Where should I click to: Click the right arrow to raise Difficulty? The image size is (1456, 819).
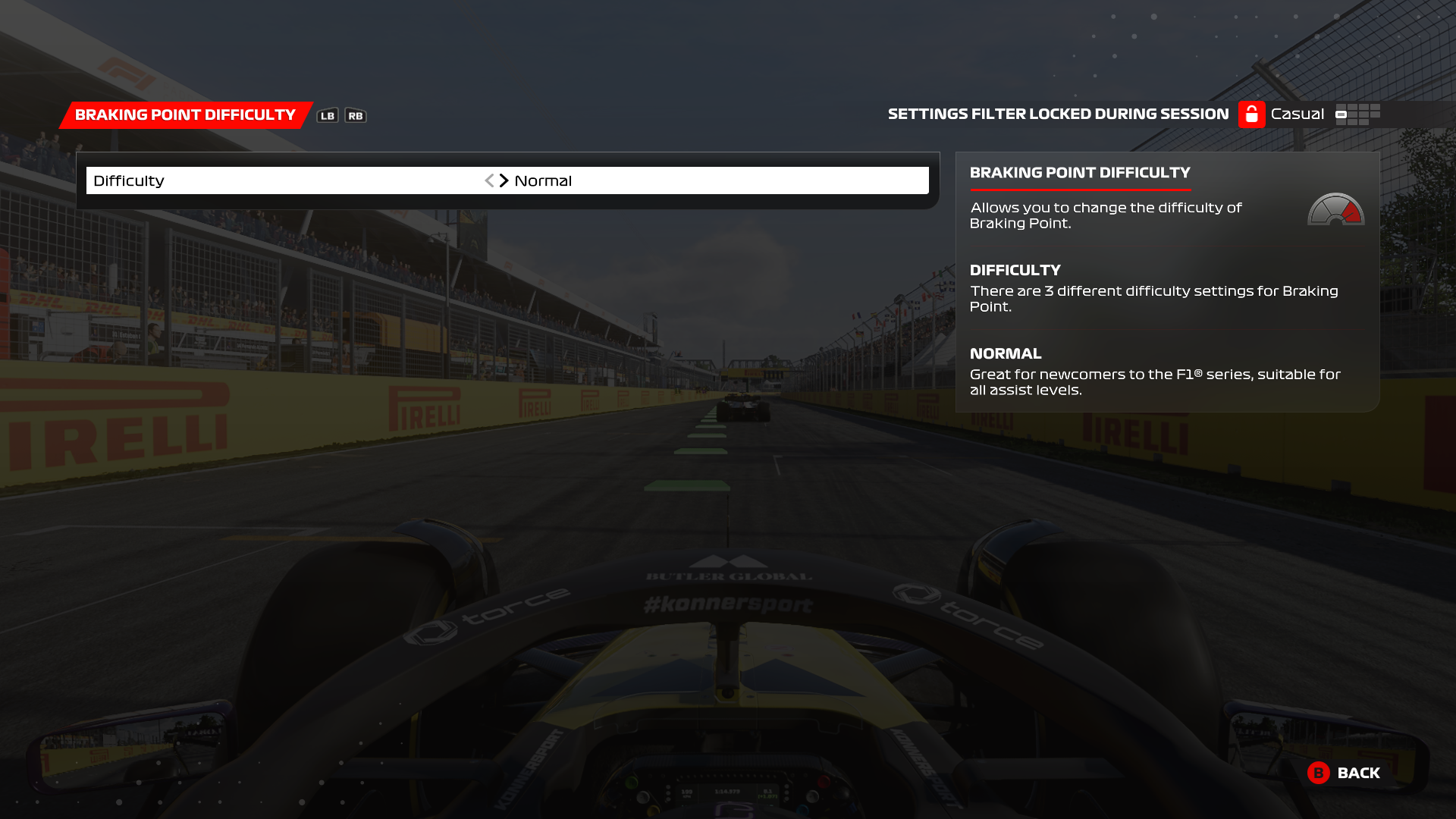tap(504, 180)
